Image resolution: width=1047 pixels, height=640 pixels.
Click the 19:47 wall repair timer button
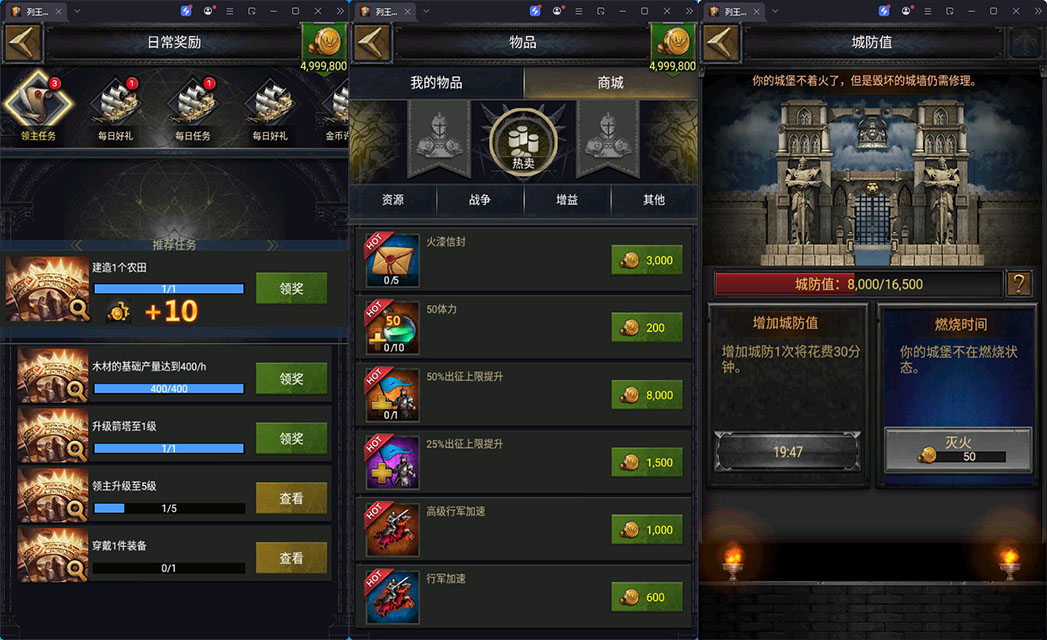tap(787, 452)
